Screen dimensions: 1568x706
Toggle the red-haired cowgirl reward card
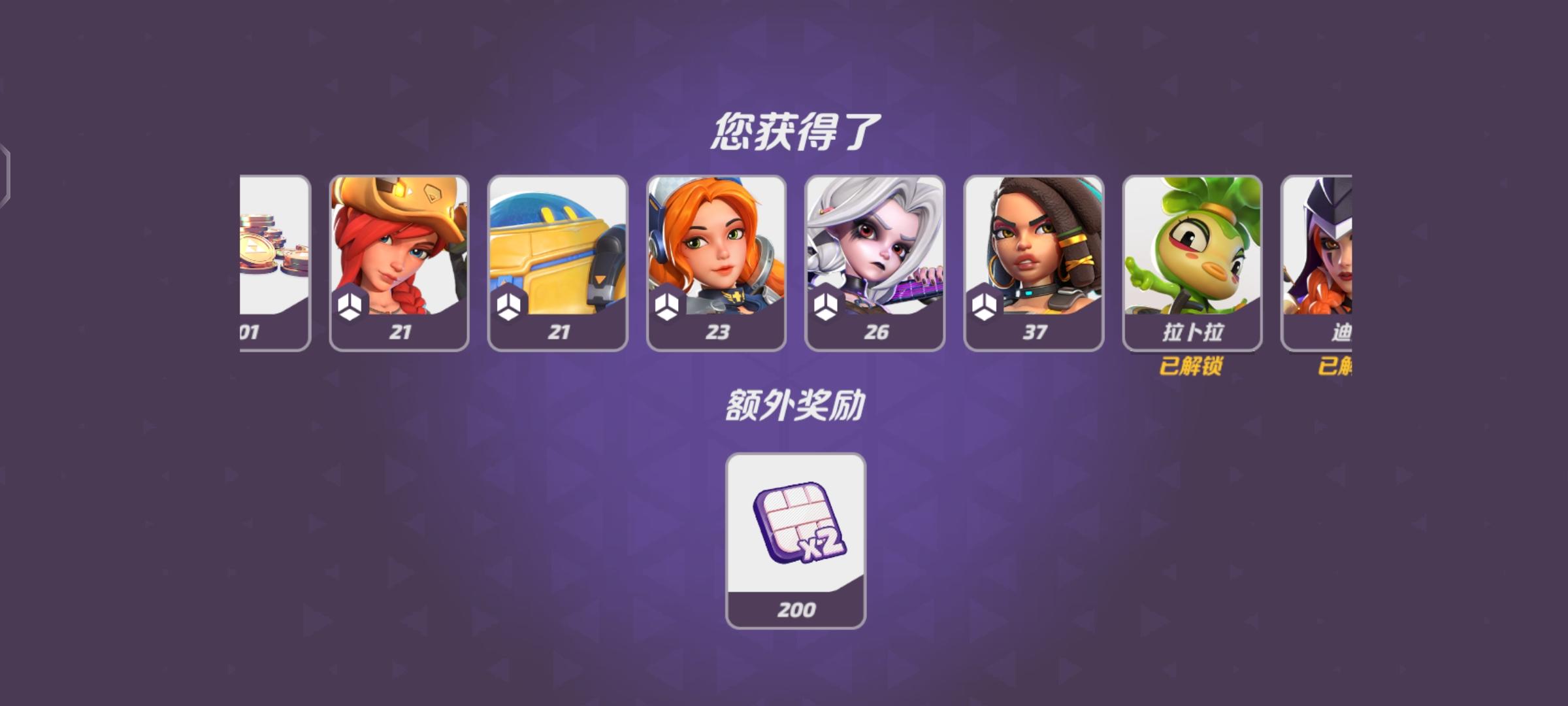pyautogui.click(x=399, y=261)
